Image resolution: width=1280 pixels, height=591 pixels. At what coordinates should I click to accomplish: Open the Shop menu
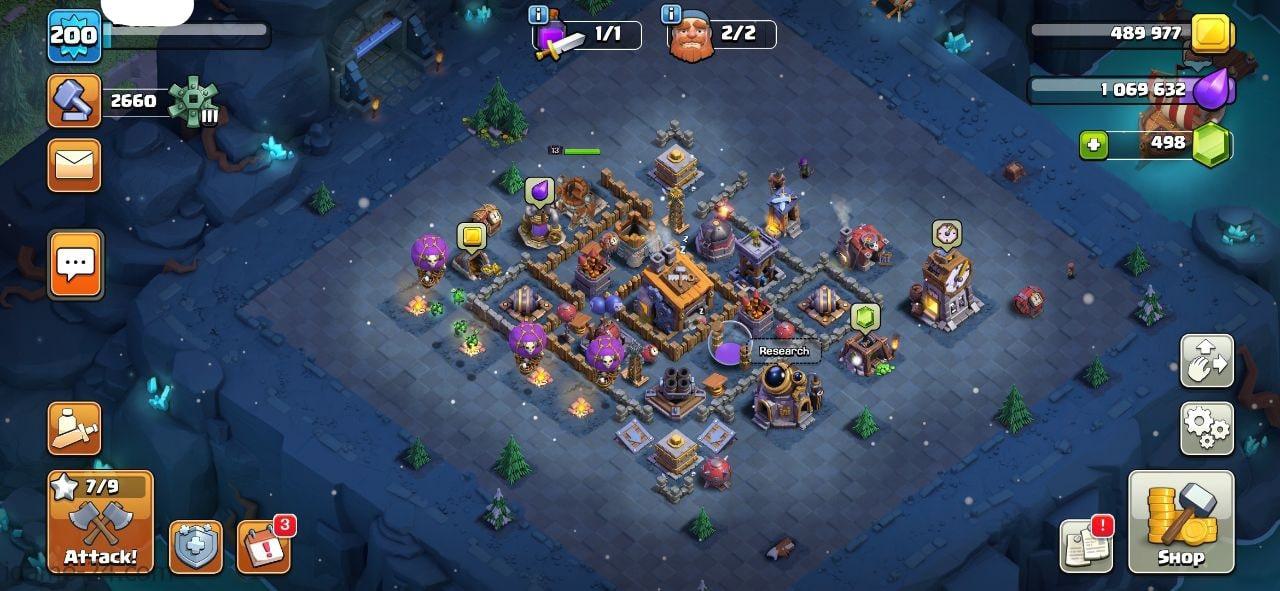[x=1180, y=522]
